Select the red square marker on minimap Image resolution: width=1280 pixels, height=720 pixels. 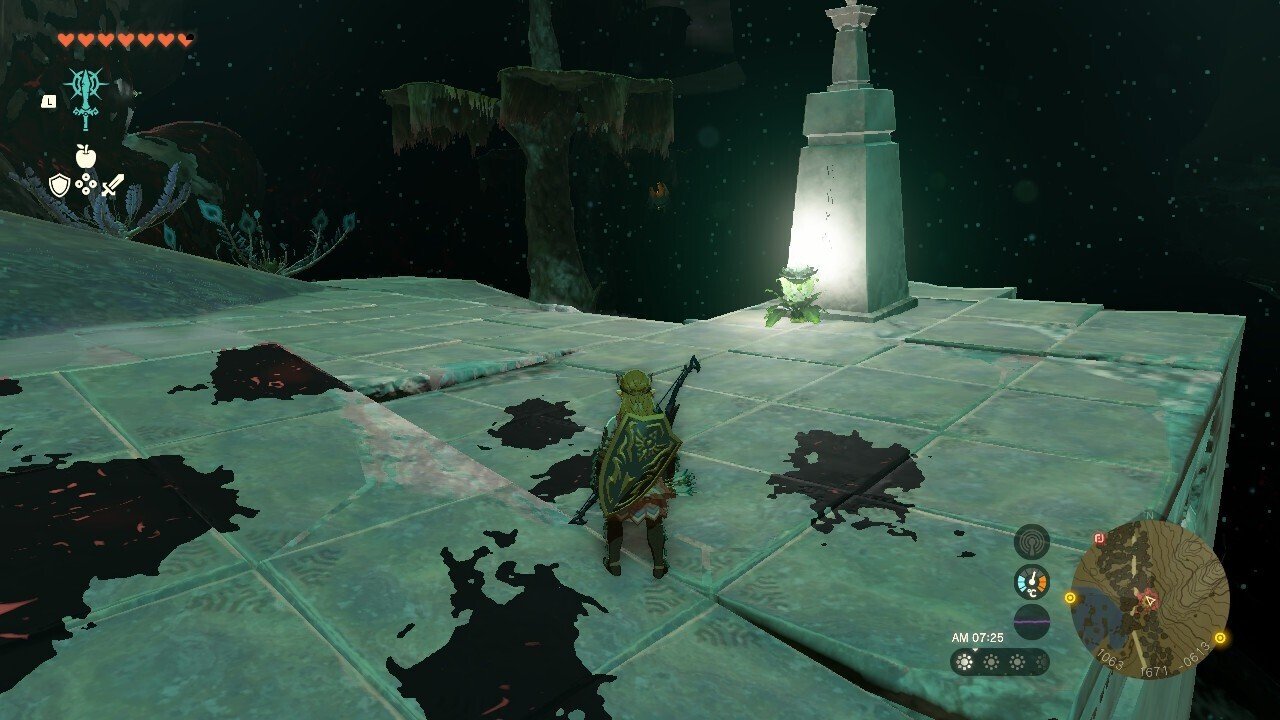pos(1099,538)
